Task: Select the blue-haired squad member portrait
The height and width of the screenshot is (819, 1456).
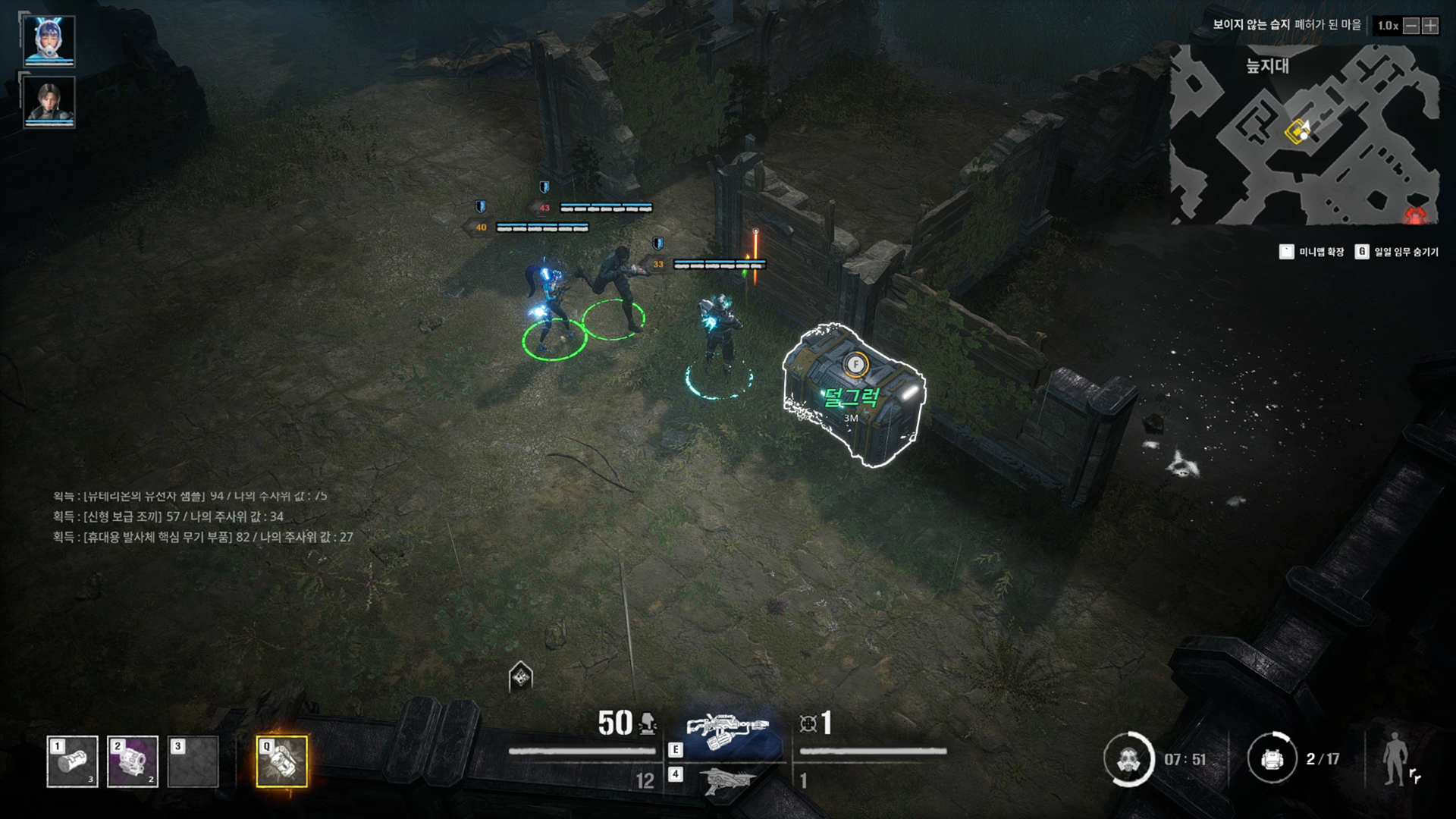Action: pos(49,39)
